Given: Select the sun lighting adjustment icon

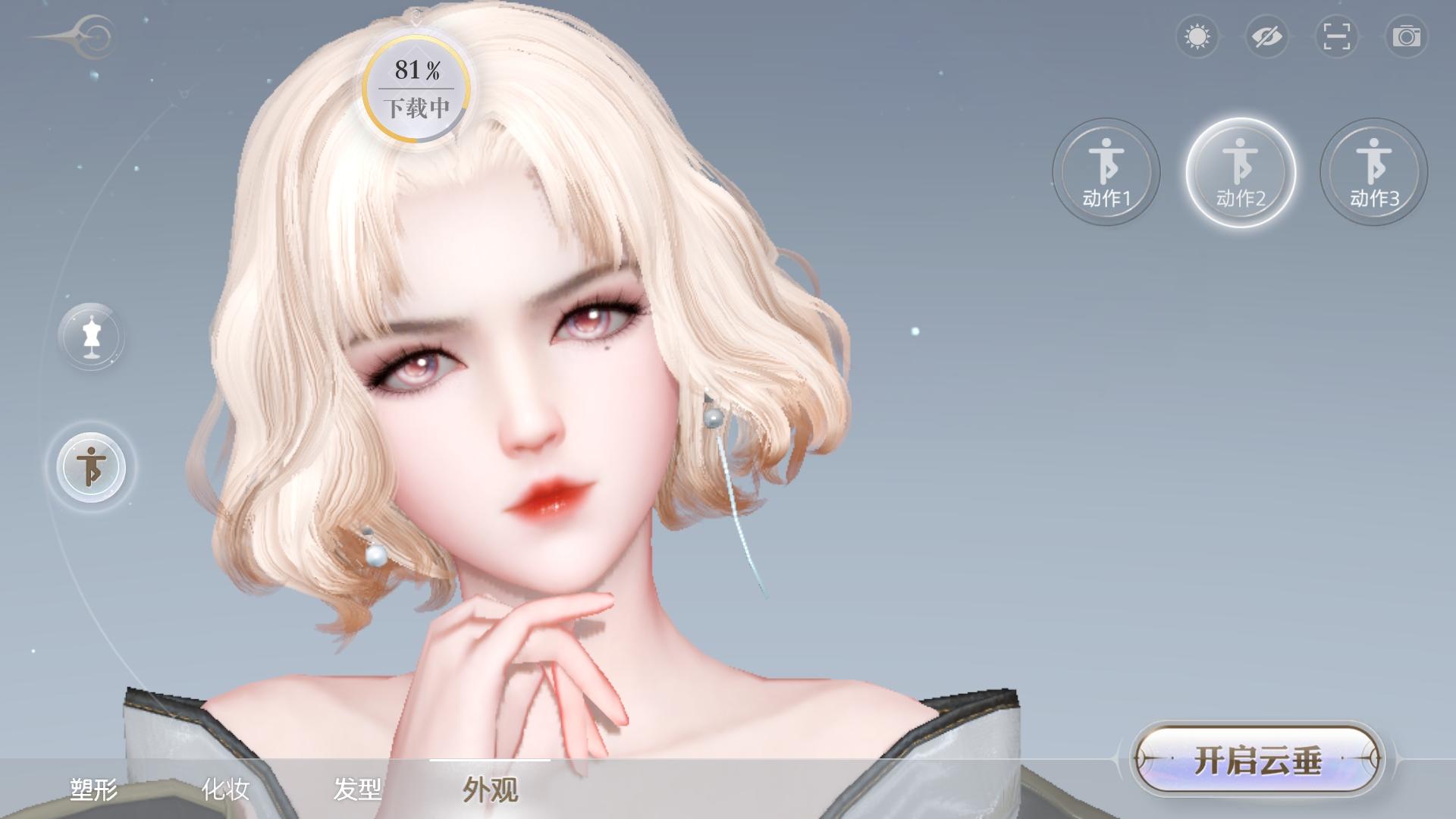Looking at the screenshot, I should click(1198, 36).
